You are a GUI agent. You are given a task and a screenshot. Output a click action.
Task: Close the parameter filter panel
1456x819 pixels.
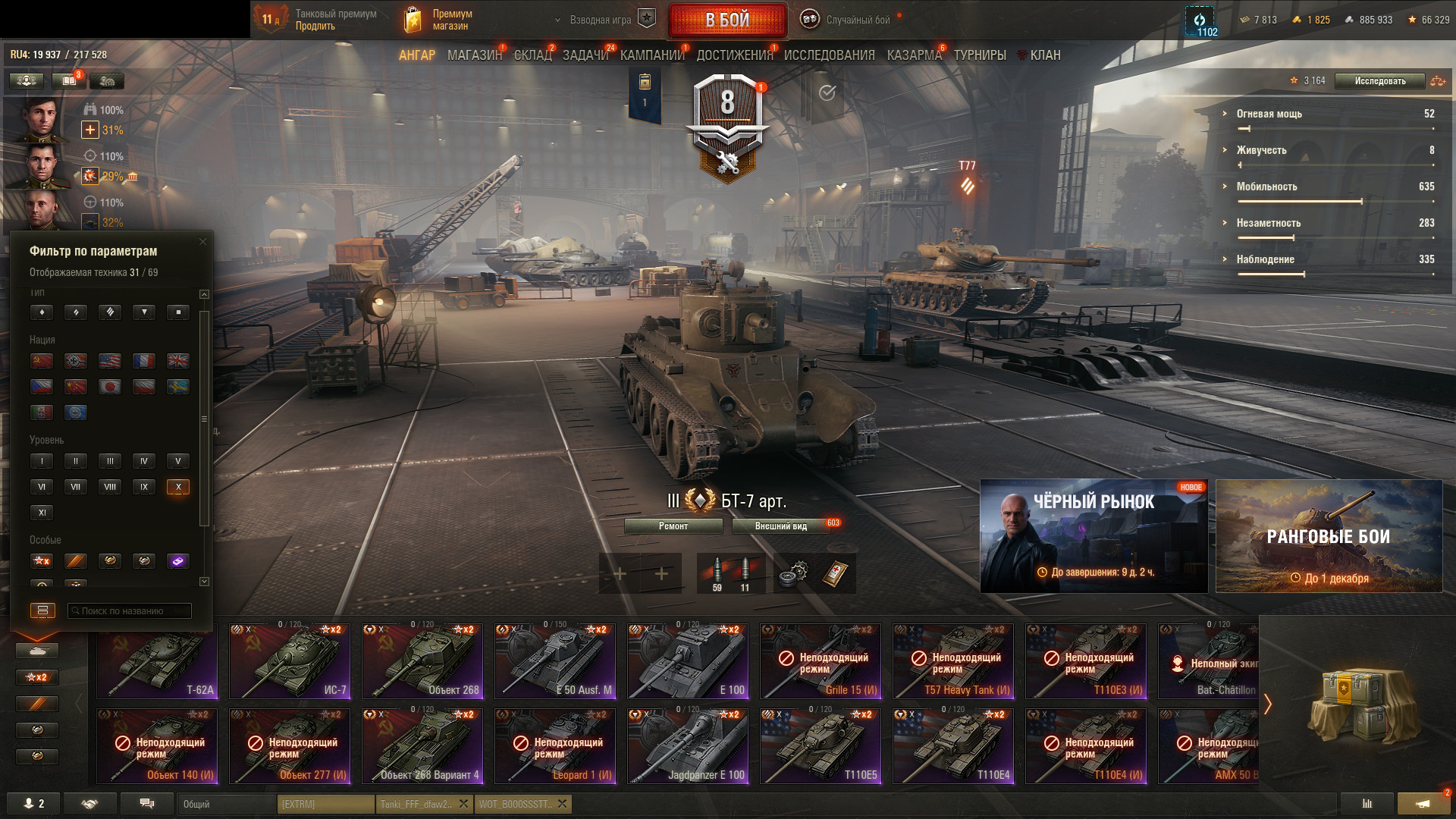pyautogui.click(x=202, y=242)
